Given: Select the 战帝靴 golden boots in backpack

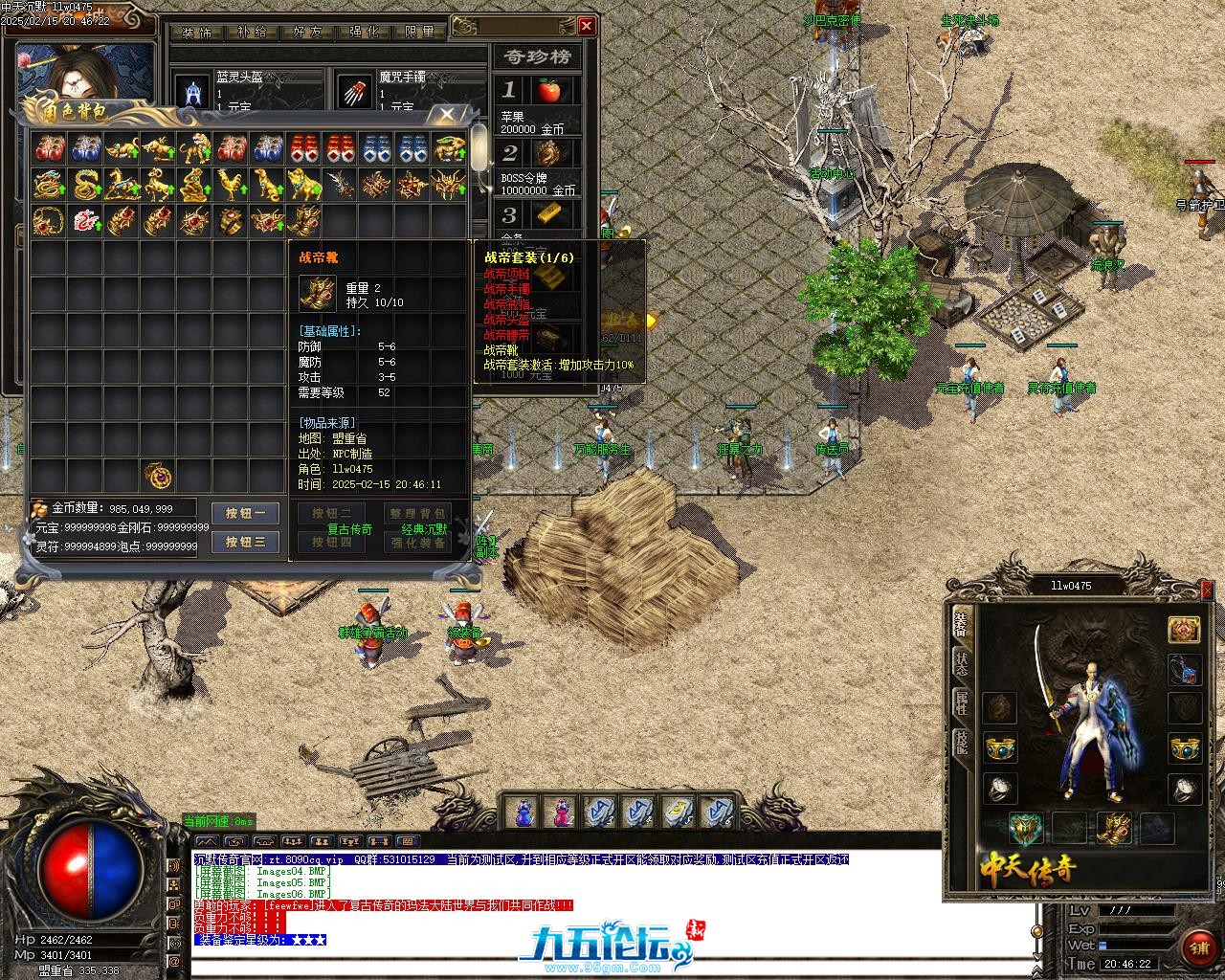Looking at the screenshot, I should pos(304,220).
